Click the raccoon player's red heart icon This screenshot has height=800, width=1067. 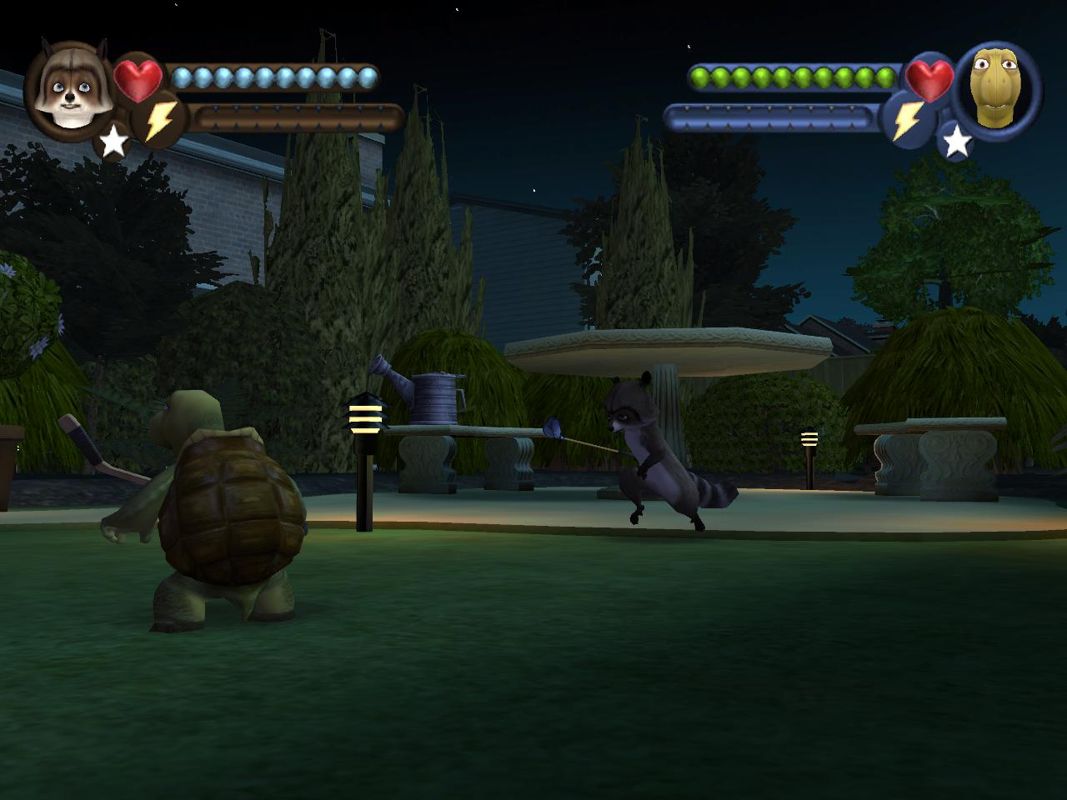click(138, 78)
